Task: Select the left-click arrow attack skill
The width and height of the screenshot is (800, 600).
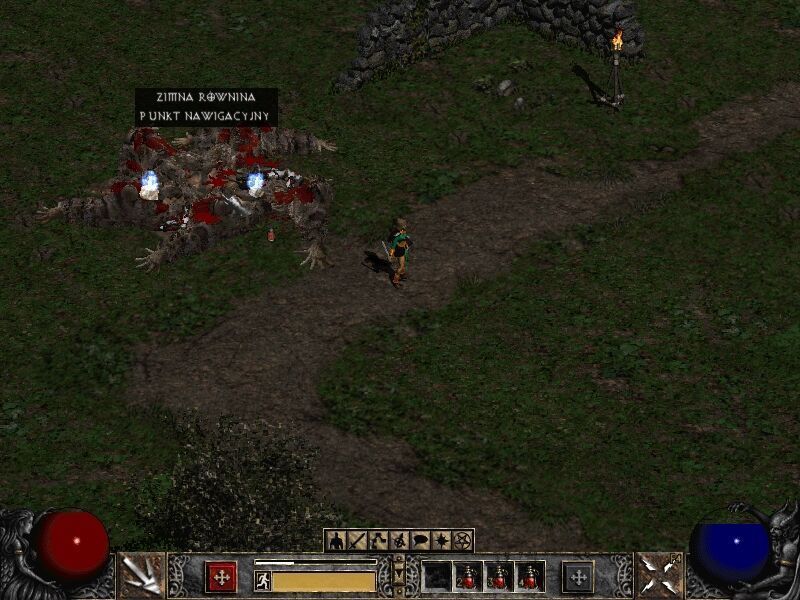Action: [x=141, y=575]
